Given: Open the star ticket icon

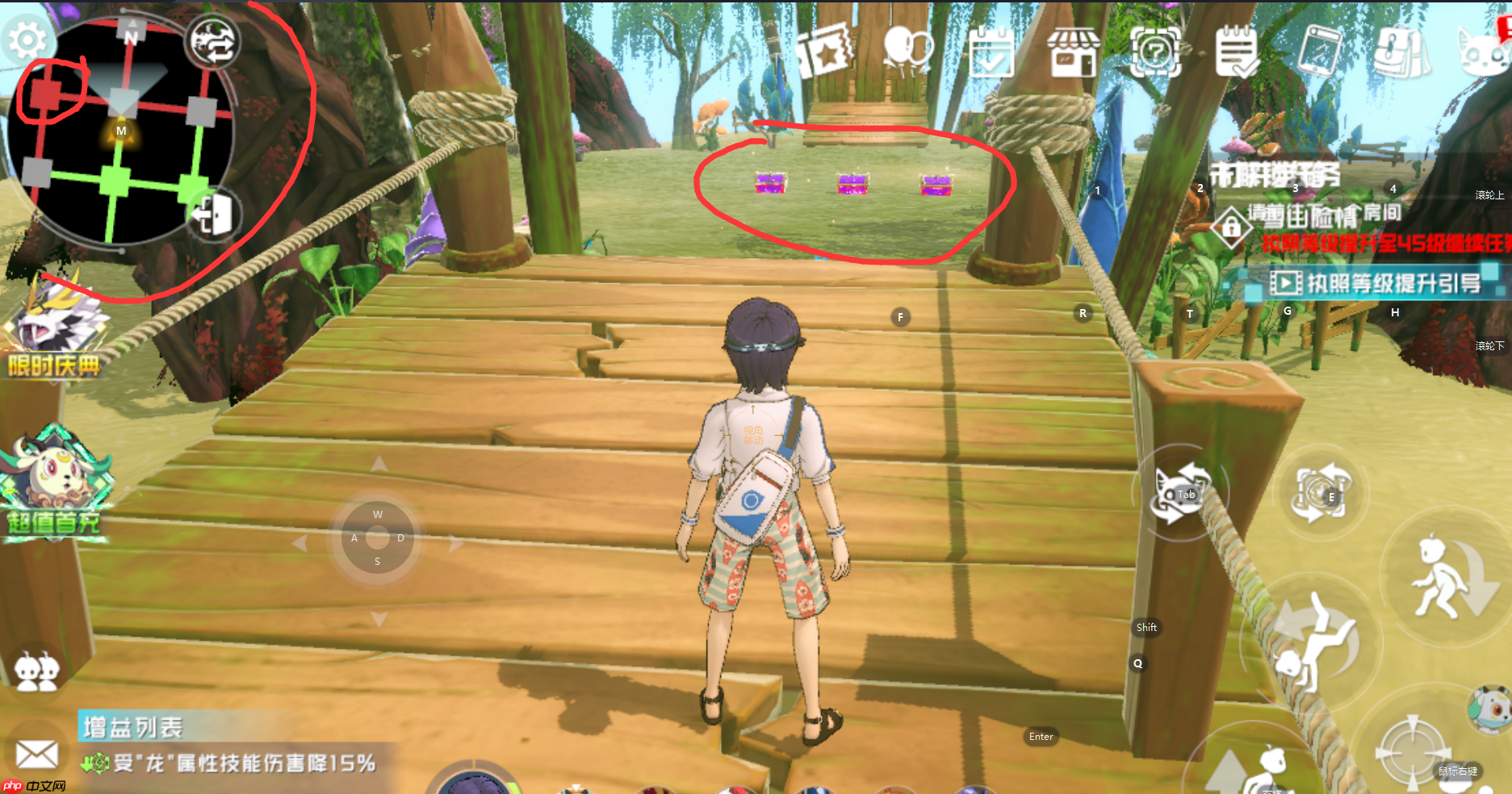Looking at the screenshot, I should point(825,52).
